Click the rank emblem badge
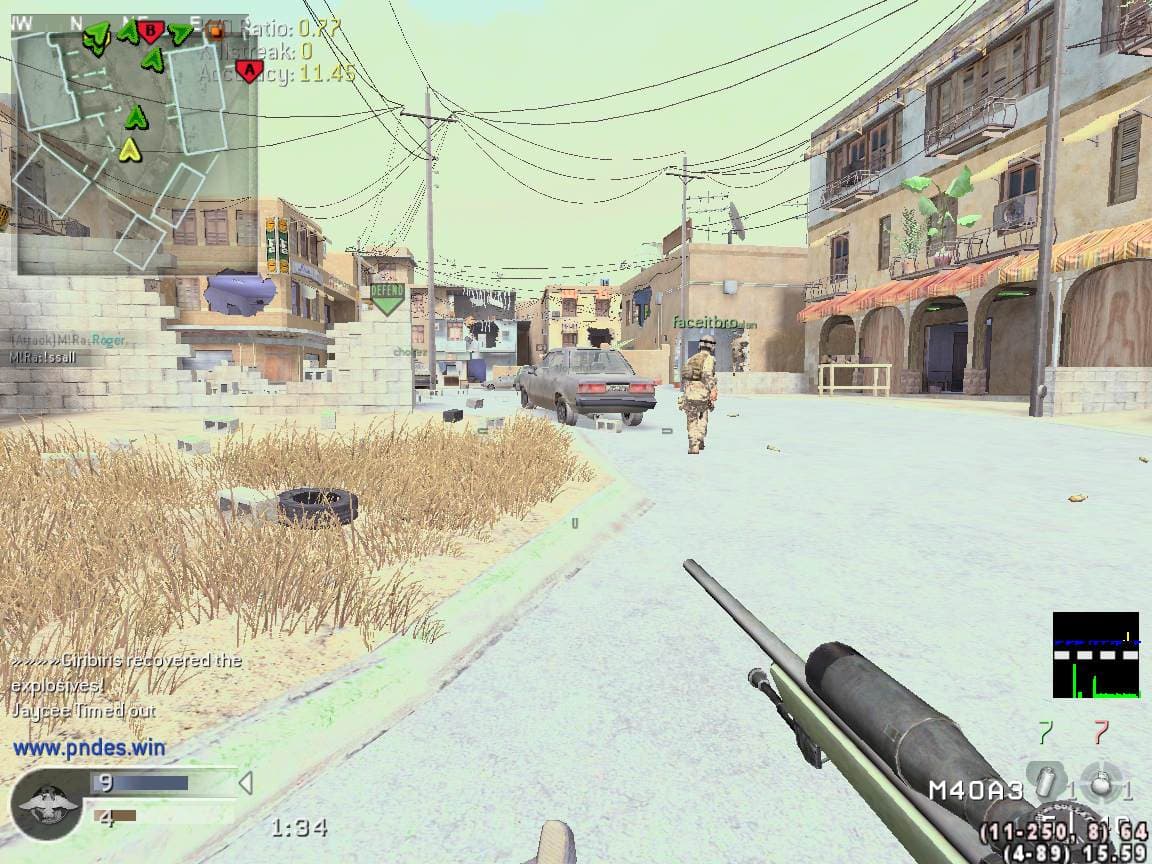This screenshot has width=1152, height=864. click(x=47, y=802)
